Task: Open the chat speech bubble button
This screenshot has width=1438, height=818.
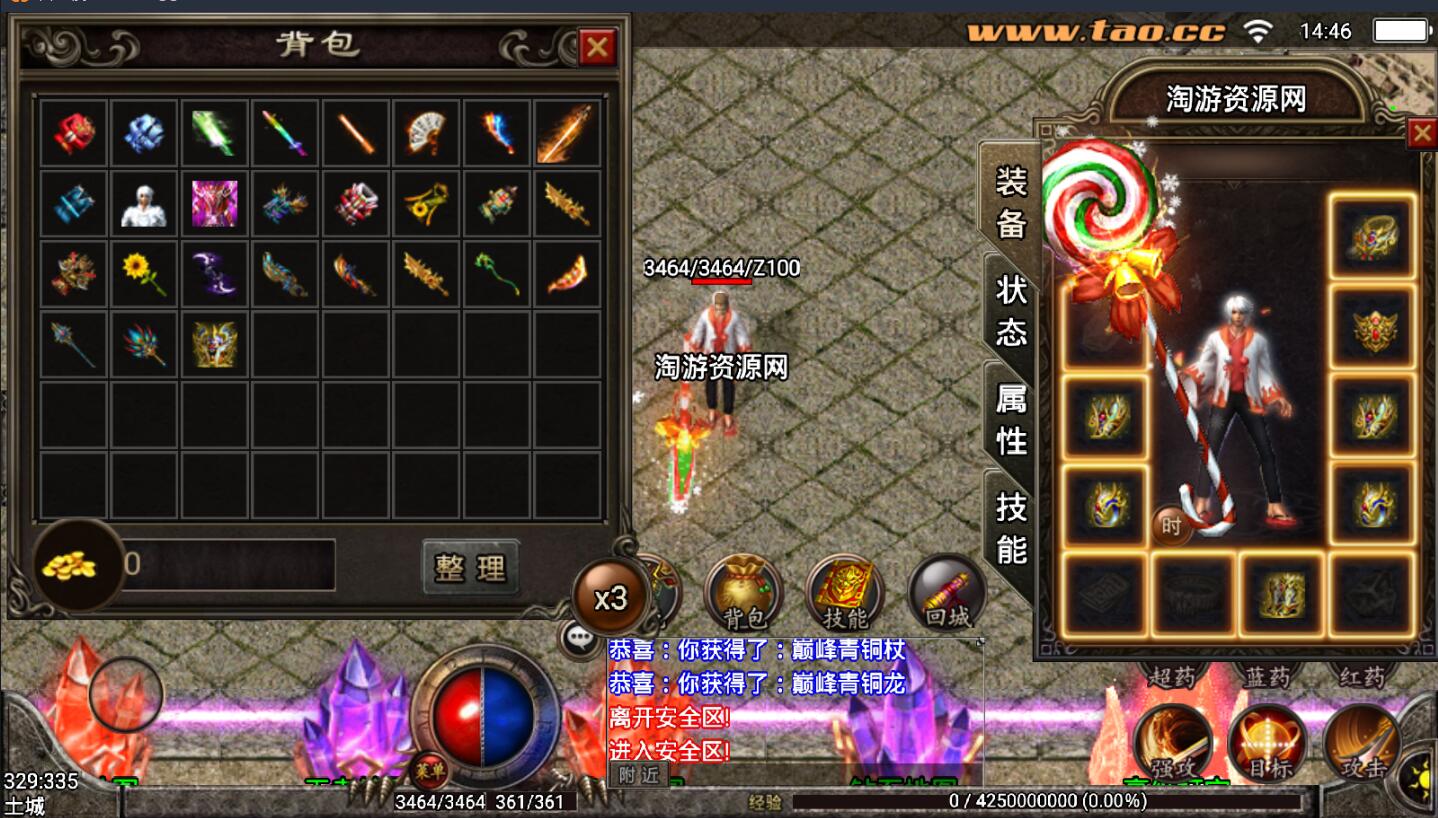Action: click(581, 637)
